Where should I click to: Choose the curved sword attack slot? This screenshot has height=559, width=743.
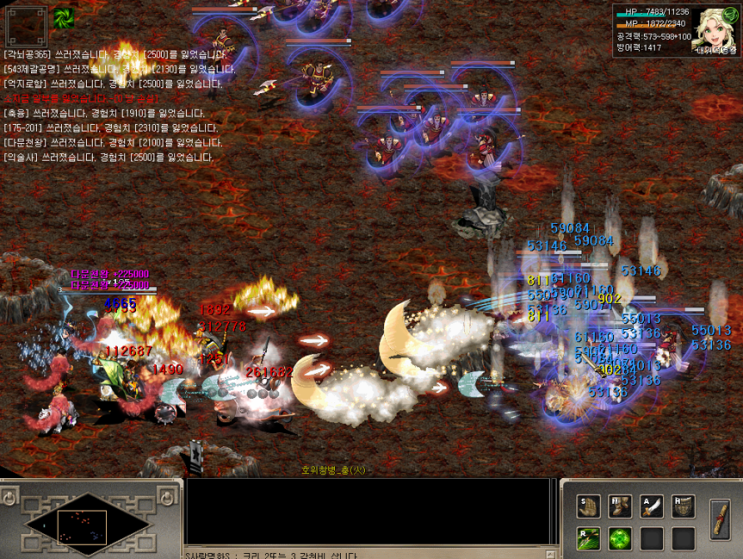tap(651, 507)
